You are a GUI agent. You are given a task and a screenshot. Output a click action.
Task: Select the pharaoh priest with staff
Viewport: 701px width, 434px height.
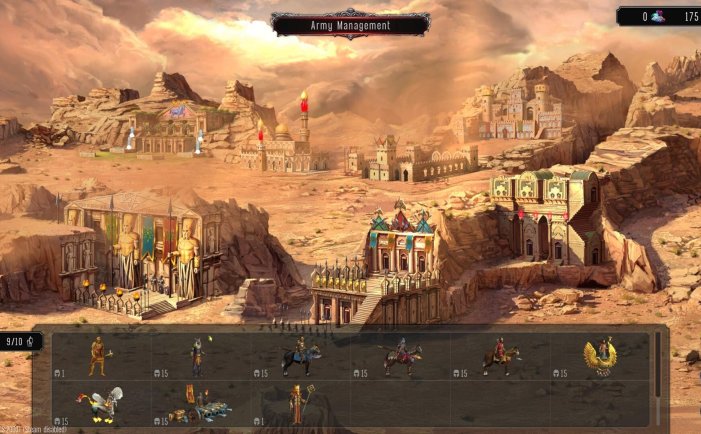click(x=299, y=404)
